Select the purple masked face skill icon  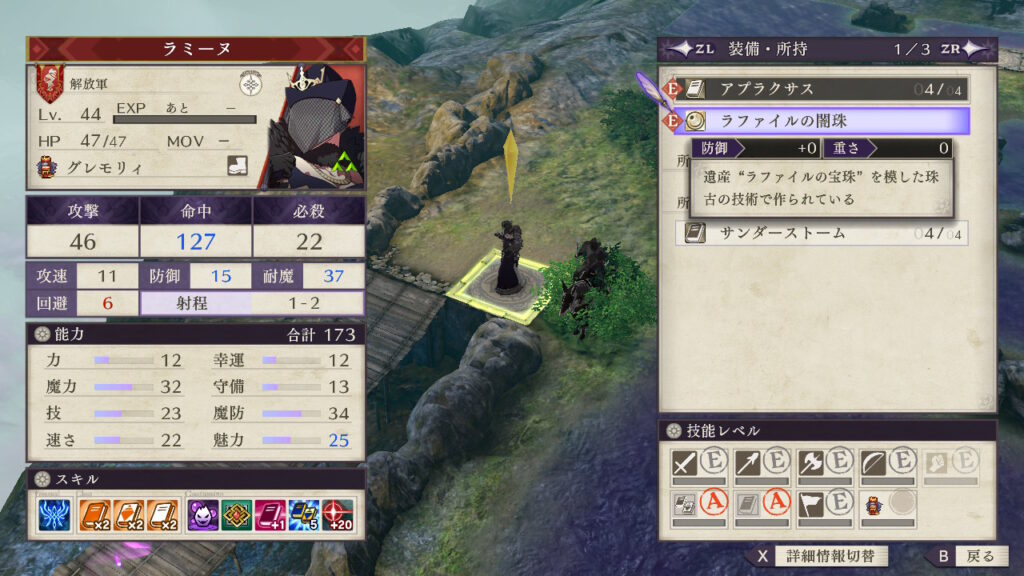pyautogui.click(x=204, y=515)
